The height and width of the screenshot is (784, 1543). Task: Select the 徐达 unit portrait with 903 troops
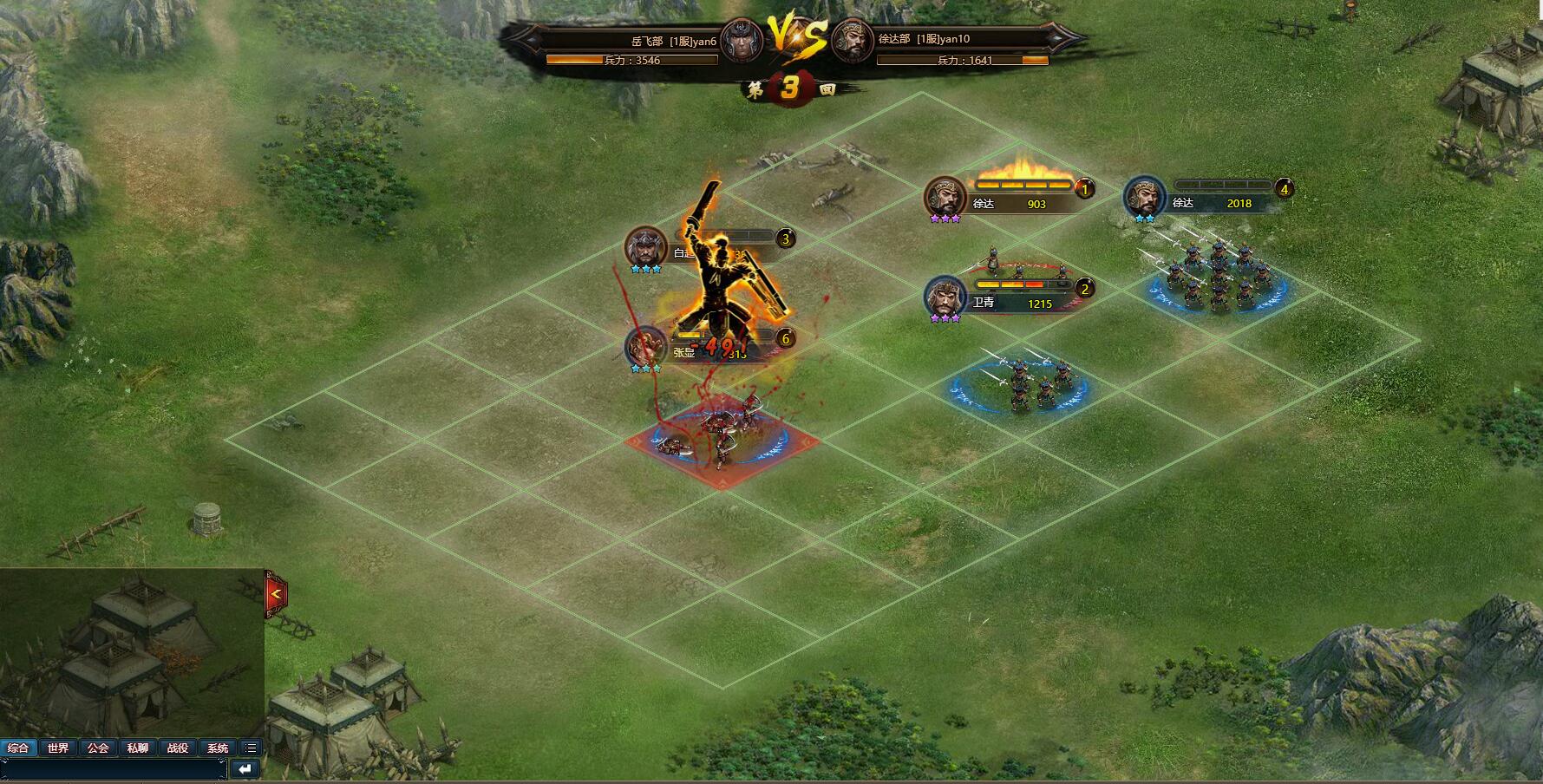[x=945, y=198]
